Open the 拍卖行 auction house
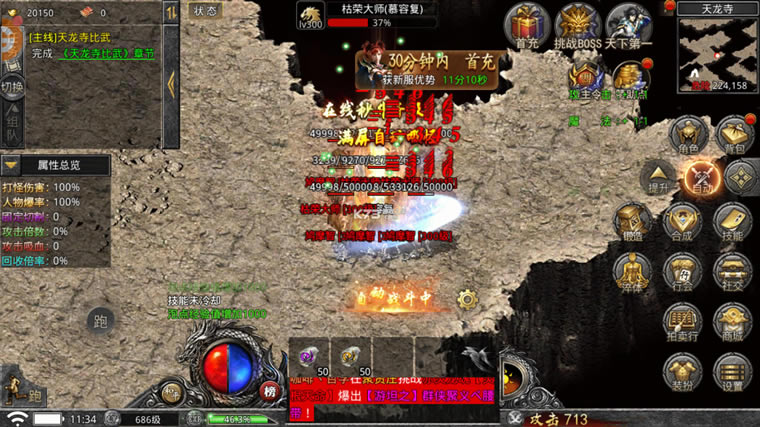Screen dimensions: 760x427 (x=684, y=322)
